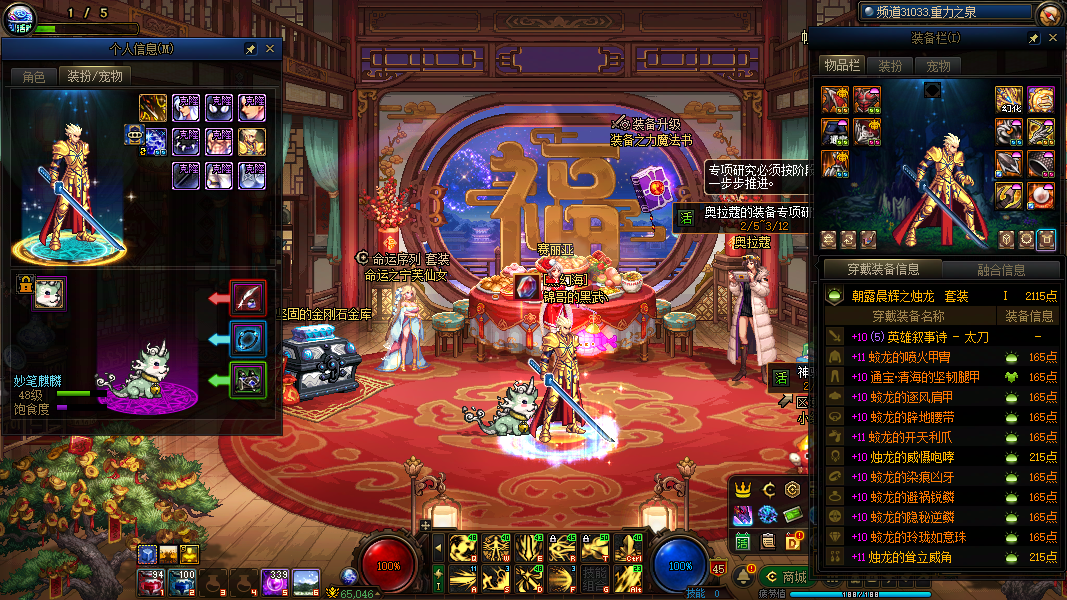Select the 装扮/宠物 tab
Viewport: 1067px width, 600px height.
point(95,76)
